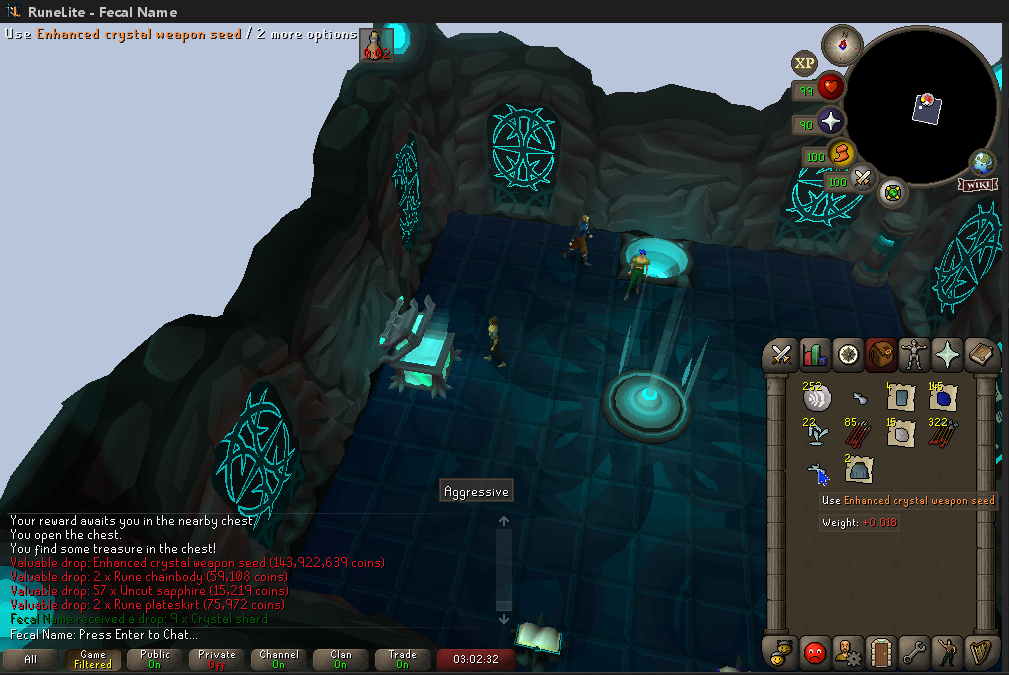This screenshot has width=1009, height=675.
Task: Click the uncut sapphire note stack
Action: [x=942, y=398]
